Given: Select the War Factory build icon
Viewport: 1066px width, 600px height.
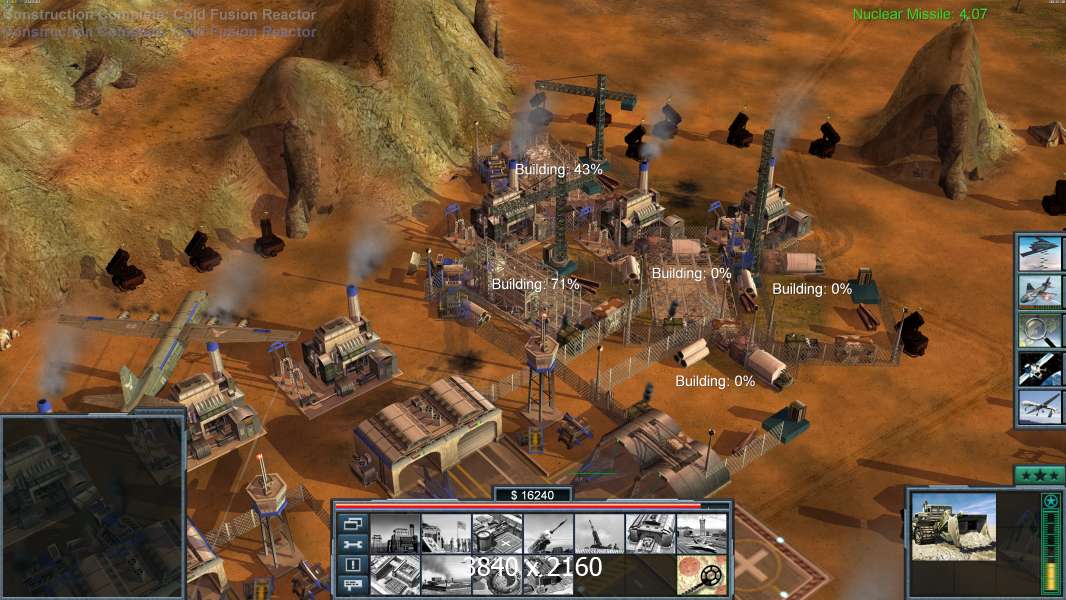Looking at the screenshot, I should [x=650, y=533].
